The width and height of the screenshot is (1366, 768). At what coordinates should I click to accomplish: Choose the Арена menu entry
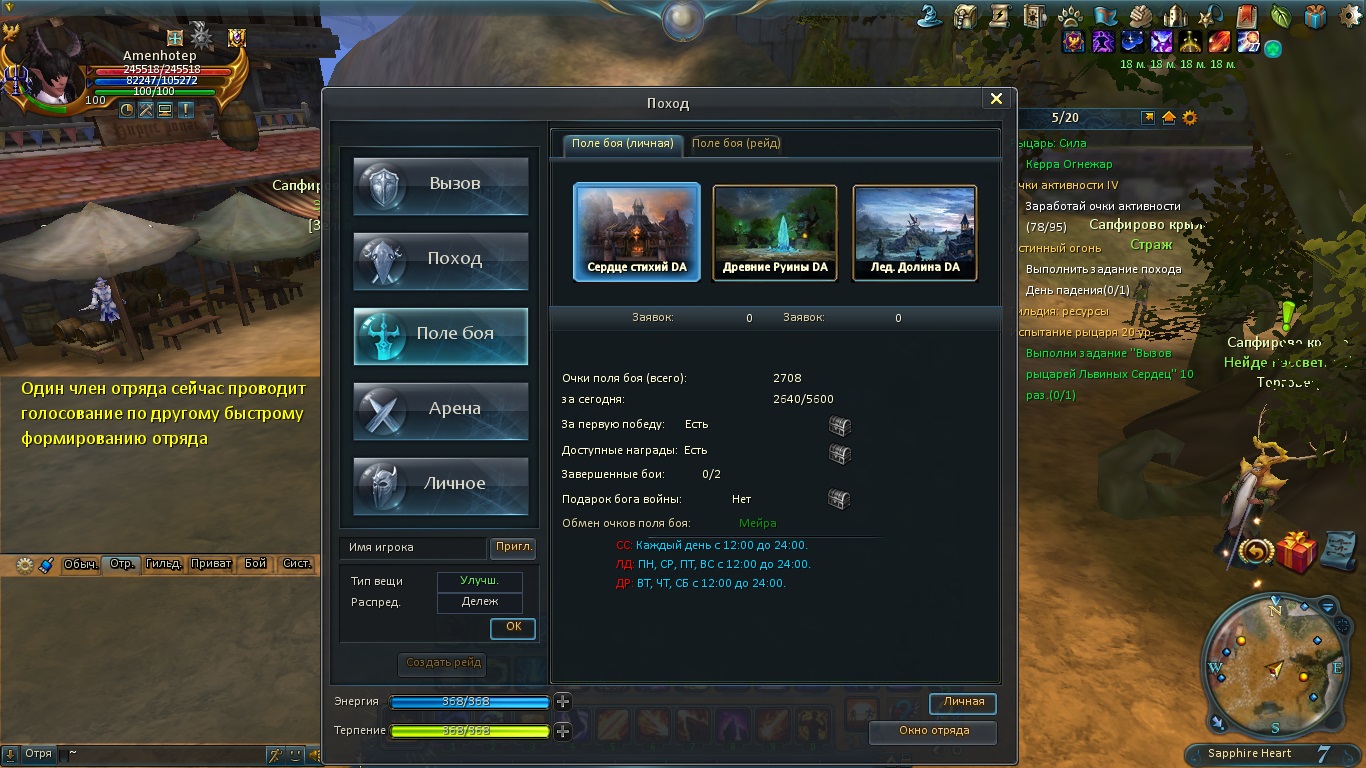pos(441,410)
